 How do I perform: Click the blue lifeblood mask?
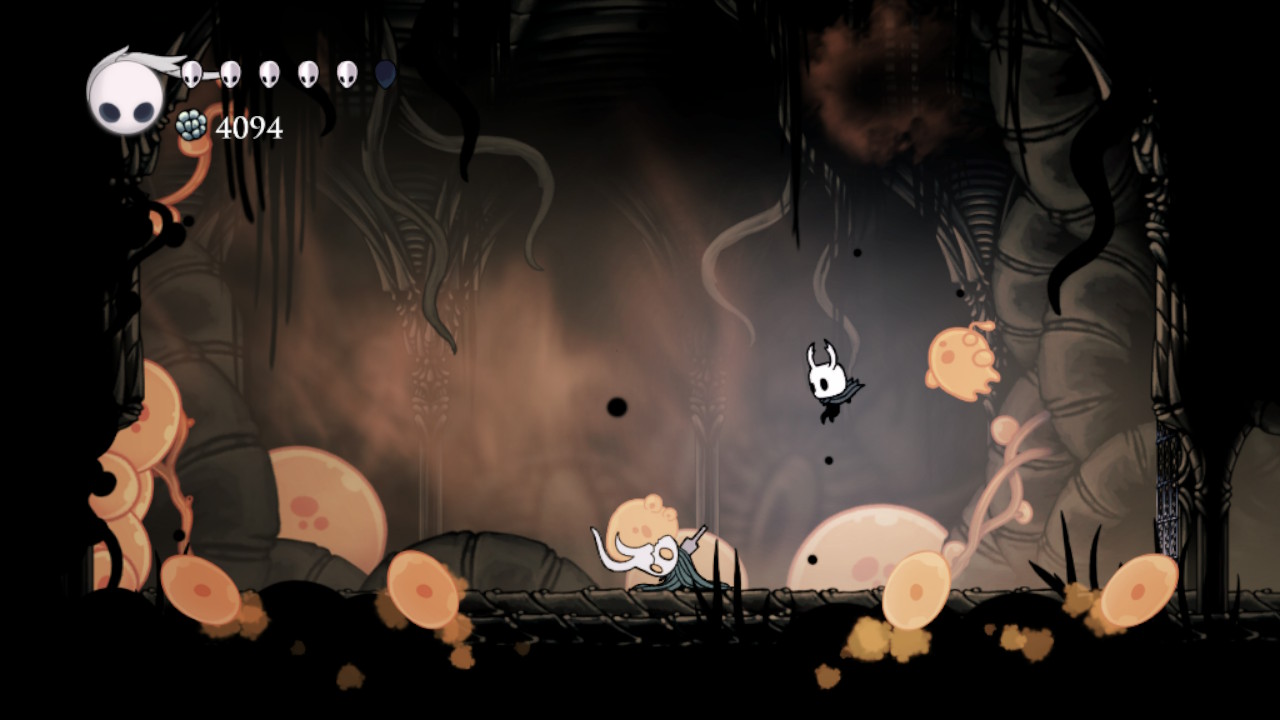click(x=382, y=72)
